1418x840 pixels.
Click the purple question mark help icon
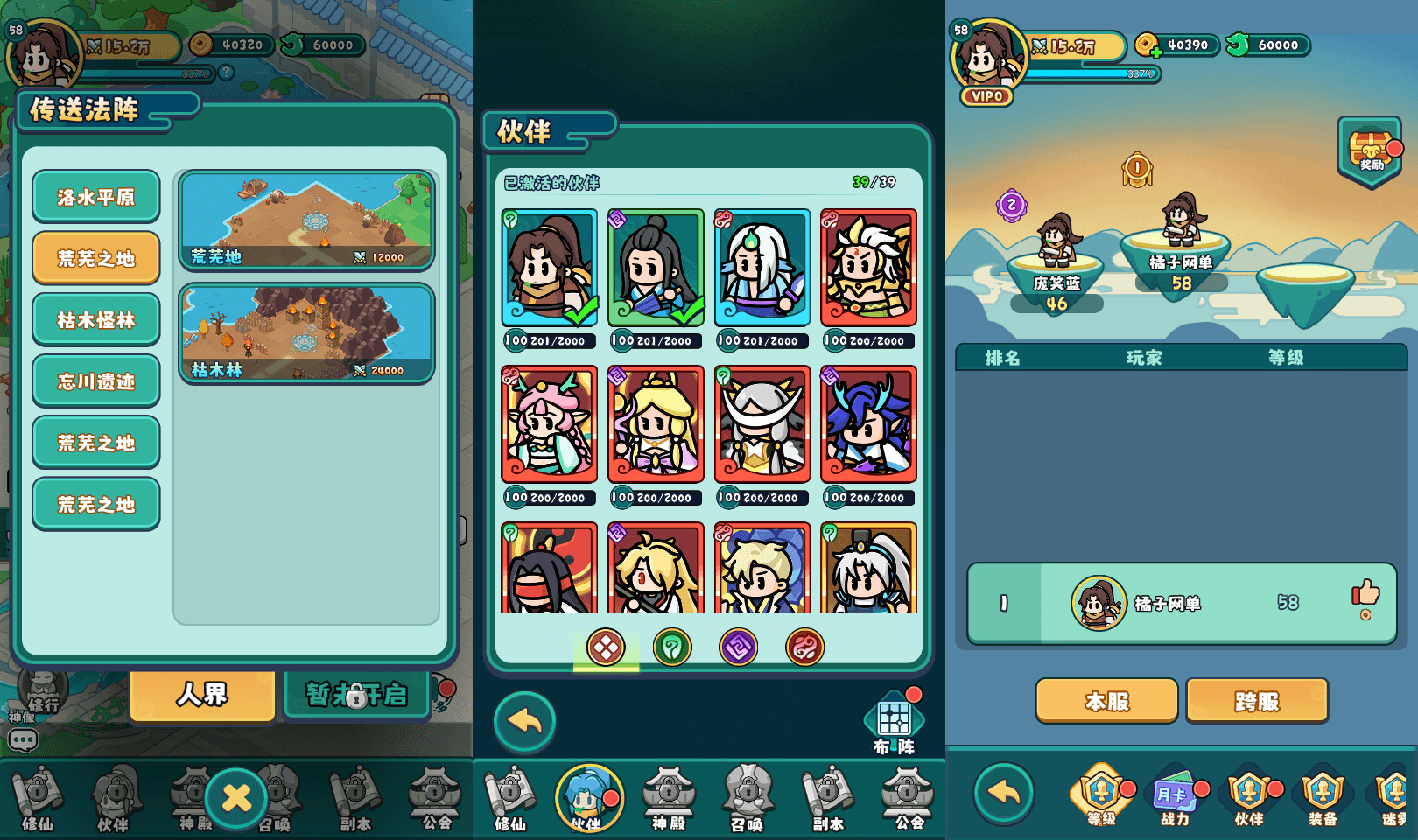1011,206
